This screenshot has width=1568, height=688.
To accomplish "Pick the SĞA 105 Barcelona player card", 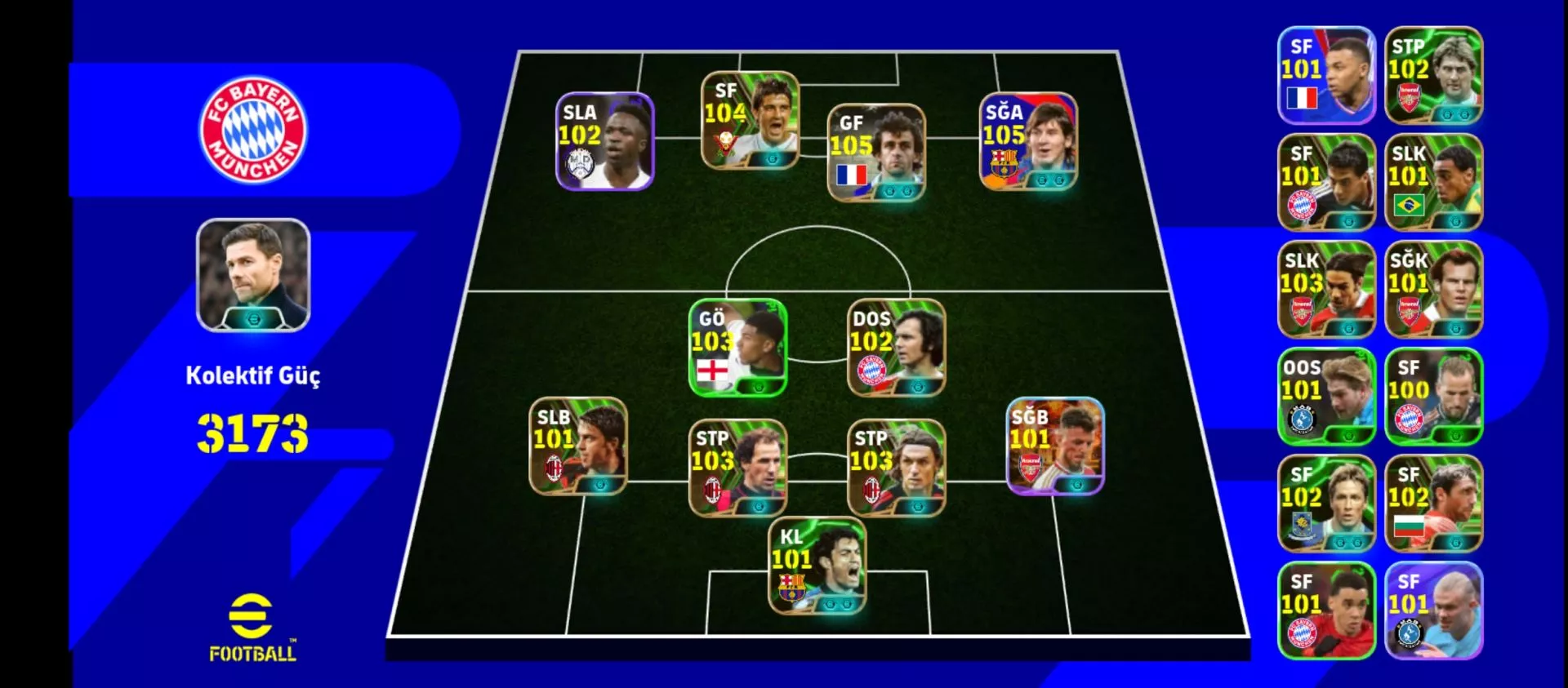I will click(1028, 141).
